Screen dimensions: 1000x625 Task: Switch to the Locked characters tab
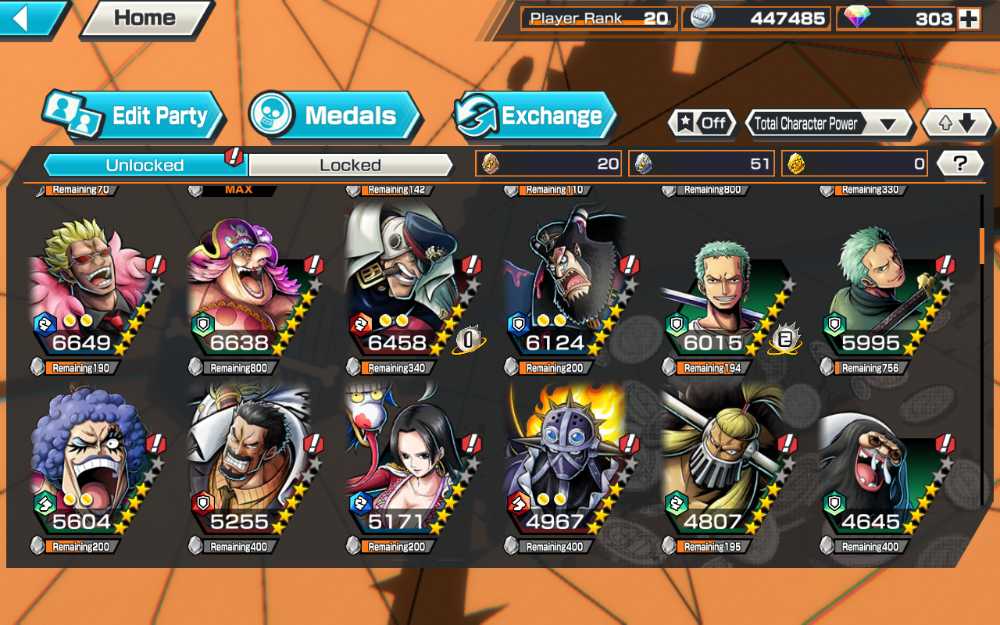tap(350, 164)
